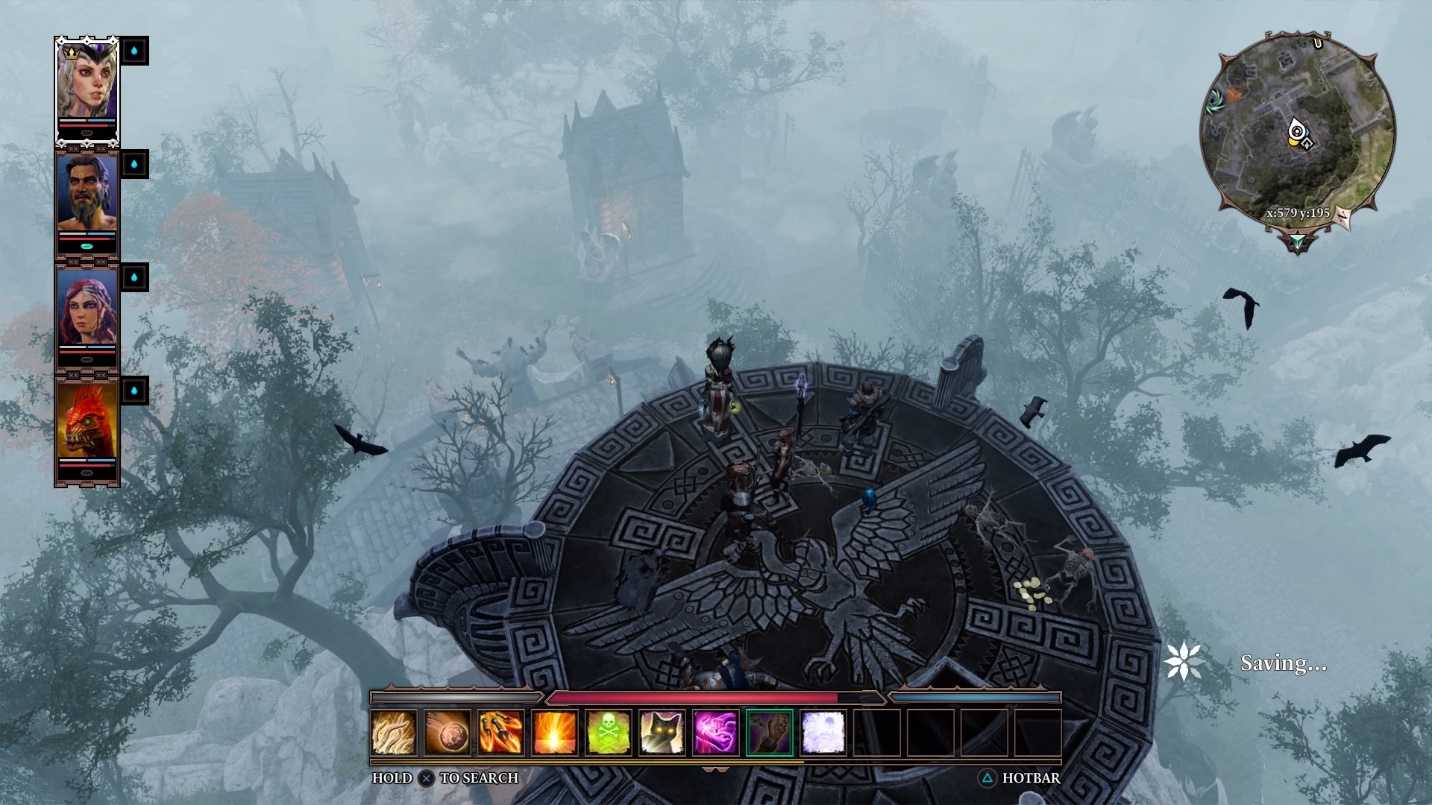Cast the purple swirling magic skill
Viewport: 1432px width, 805px height.
pos(716,732)
